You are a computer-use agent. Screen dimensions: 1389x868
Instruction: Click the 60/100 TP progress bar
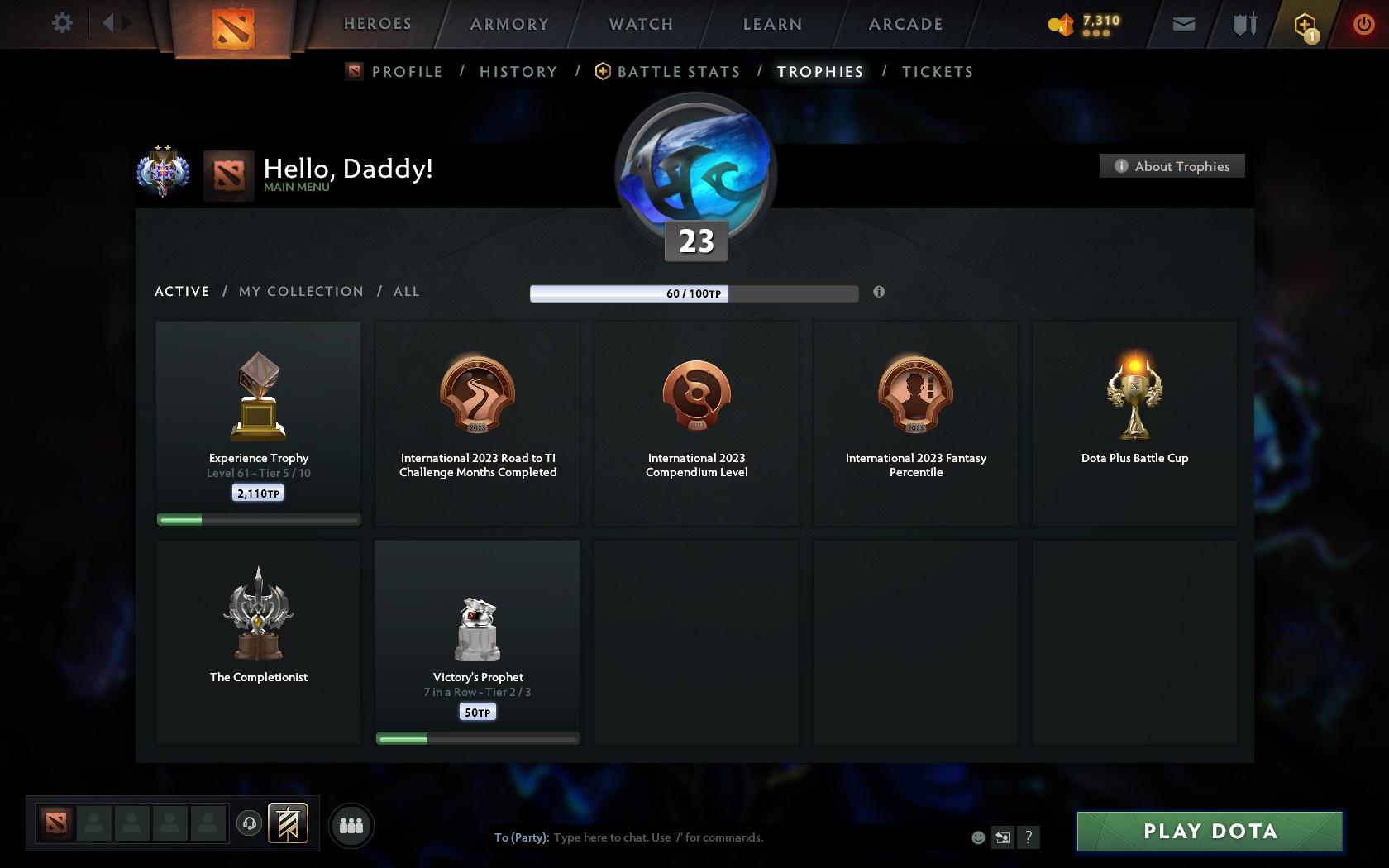pos(694,293)
